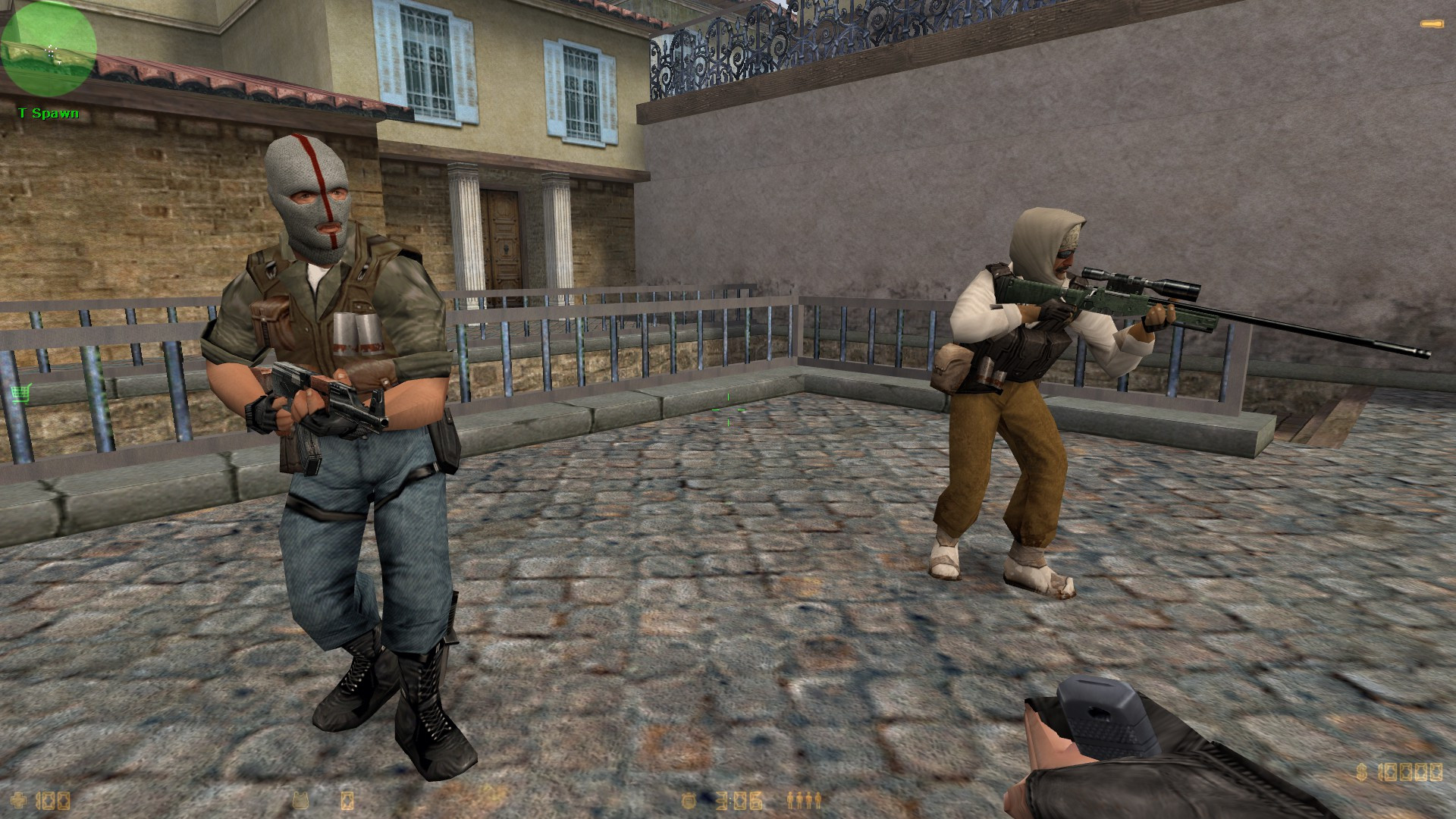Click the T Spawn label under the radar

[x=47, y=114]
